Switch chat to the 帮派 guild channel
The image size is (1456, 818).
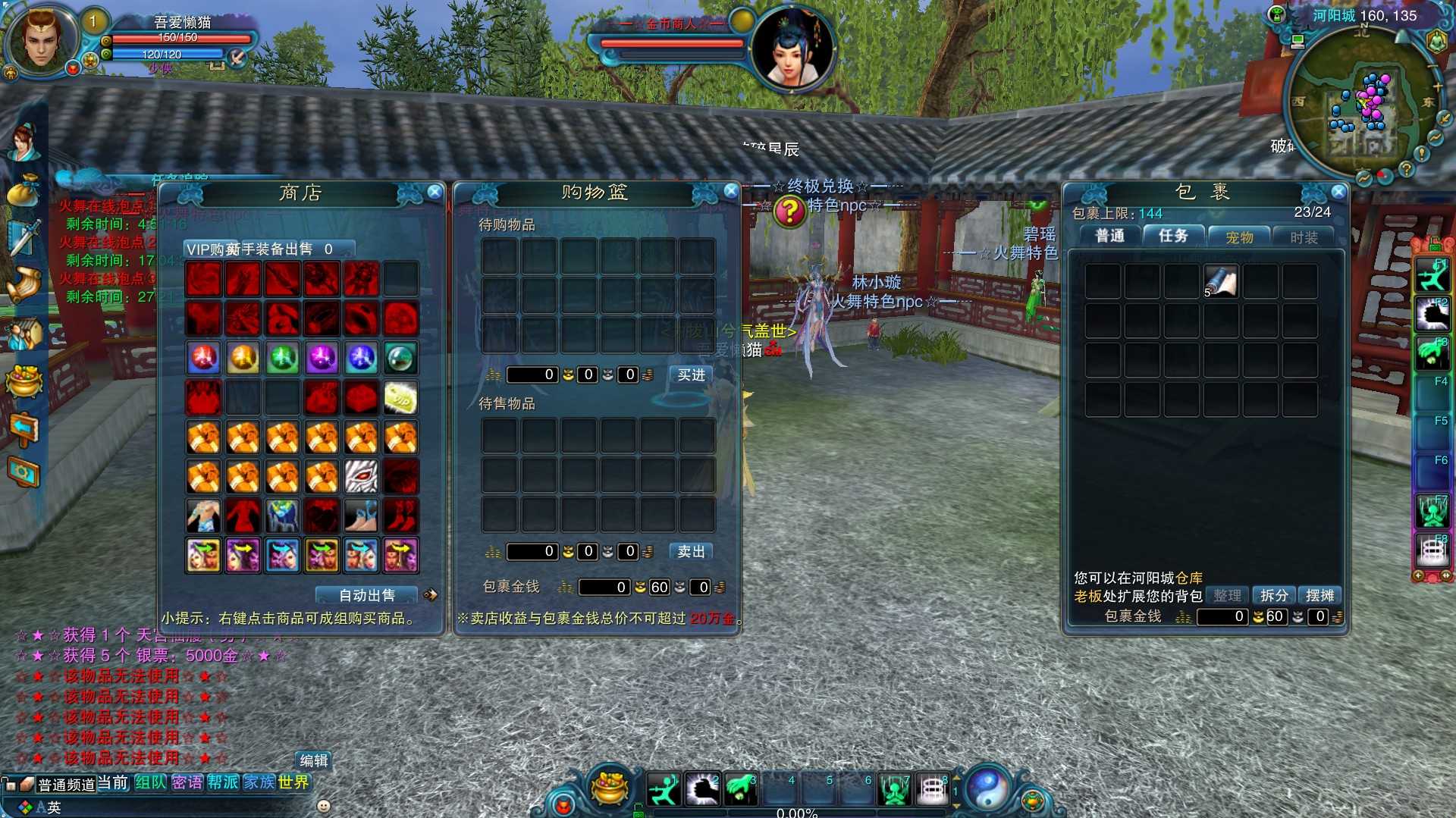tap(223, 782)
